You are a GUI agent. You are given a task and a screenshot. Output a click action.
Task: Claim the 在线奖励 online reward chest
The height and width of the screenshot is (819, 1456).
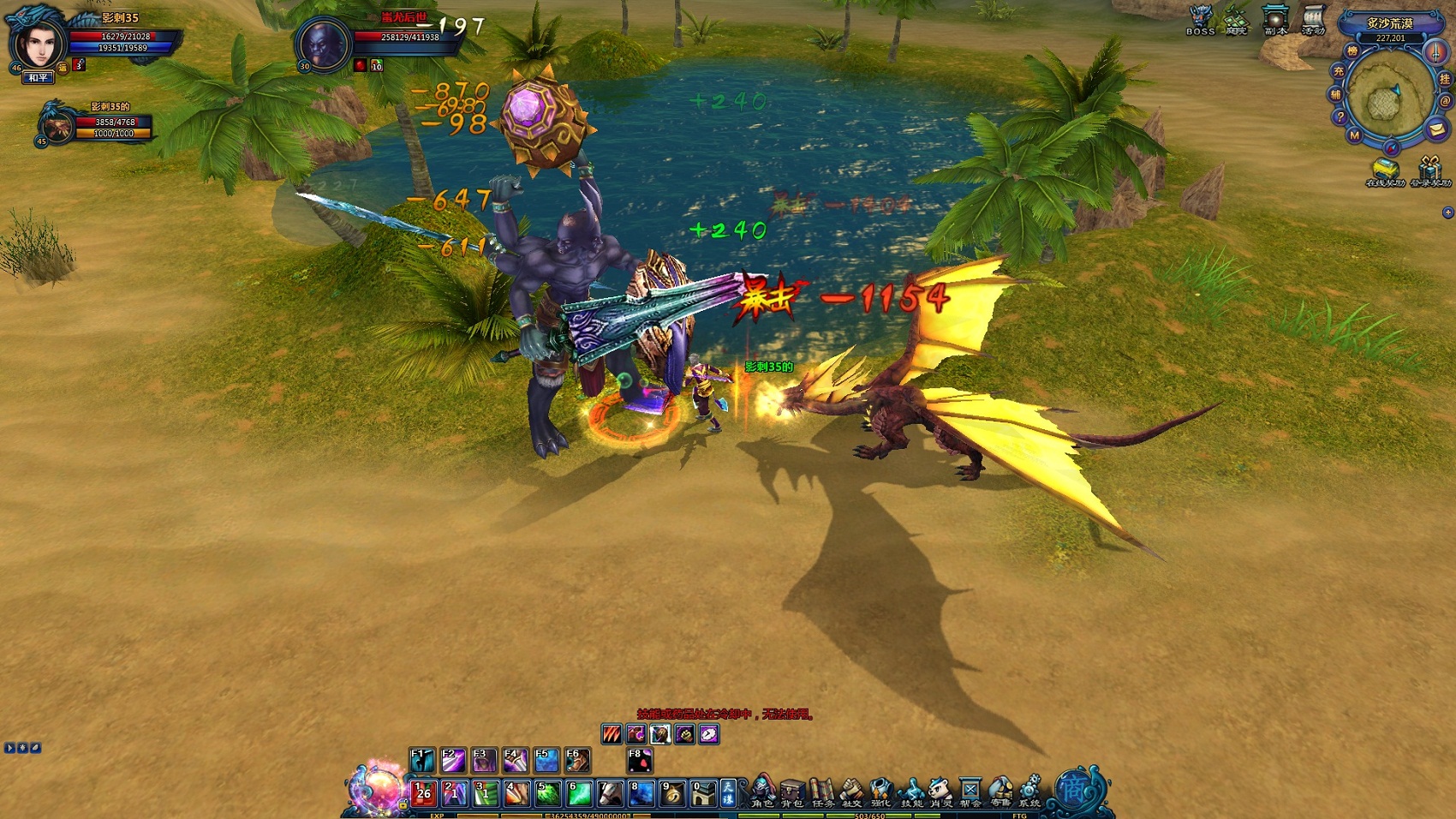point(1383,170)
